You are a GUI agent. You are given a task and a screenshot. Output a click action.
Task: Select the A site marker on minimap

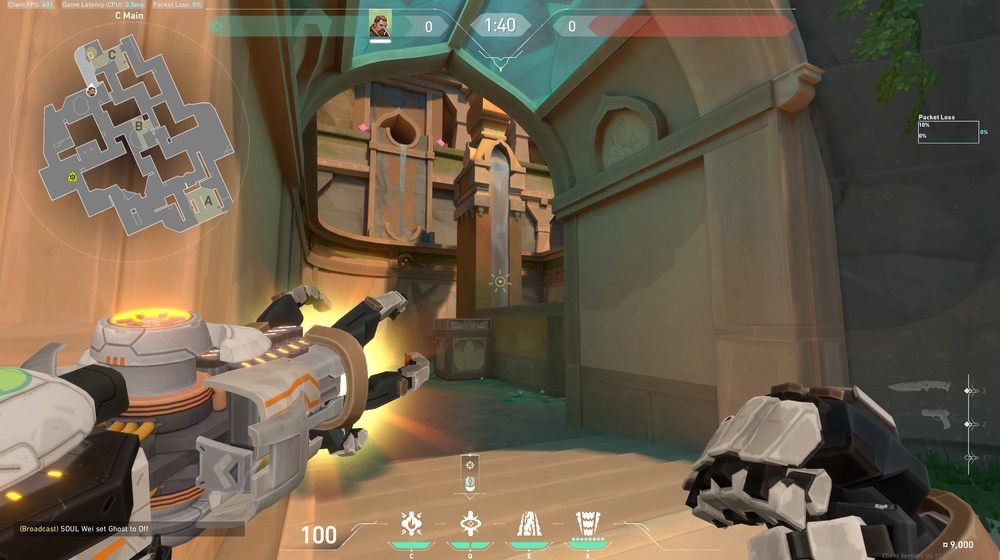[x=207, y=199]
